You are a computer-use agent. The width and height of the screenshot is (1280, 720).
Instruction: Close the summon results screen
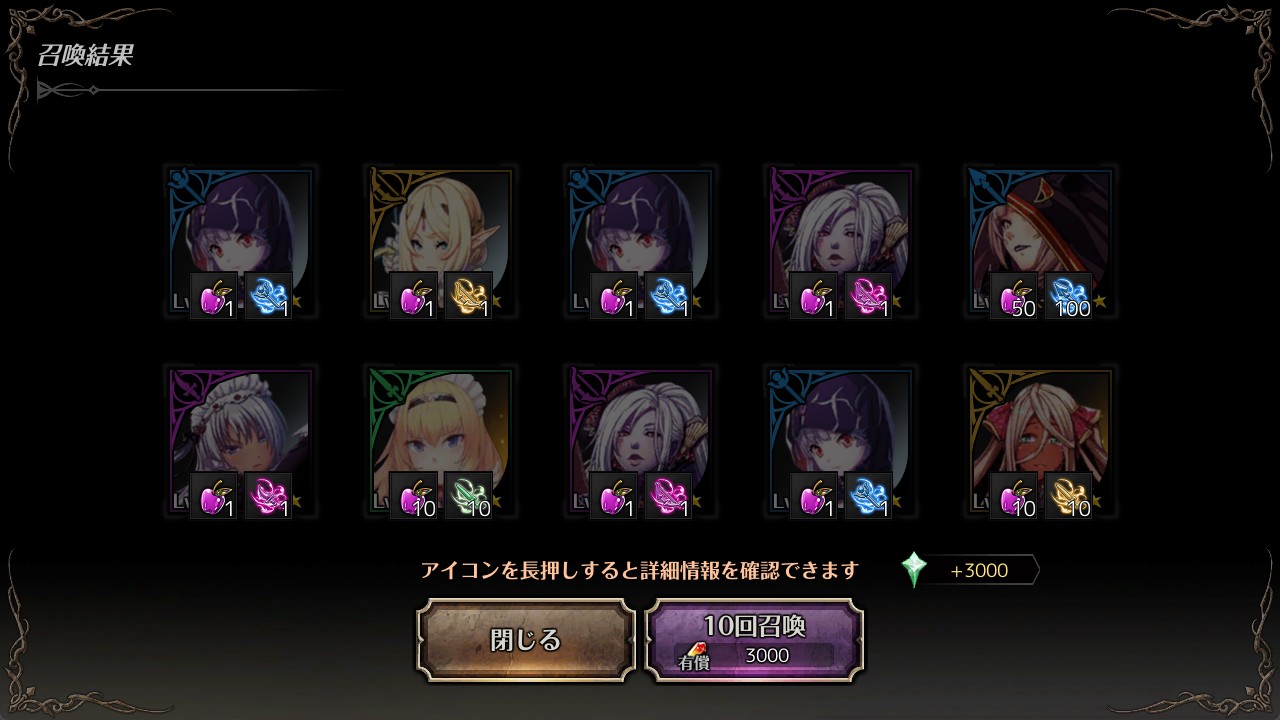point(525,640)
